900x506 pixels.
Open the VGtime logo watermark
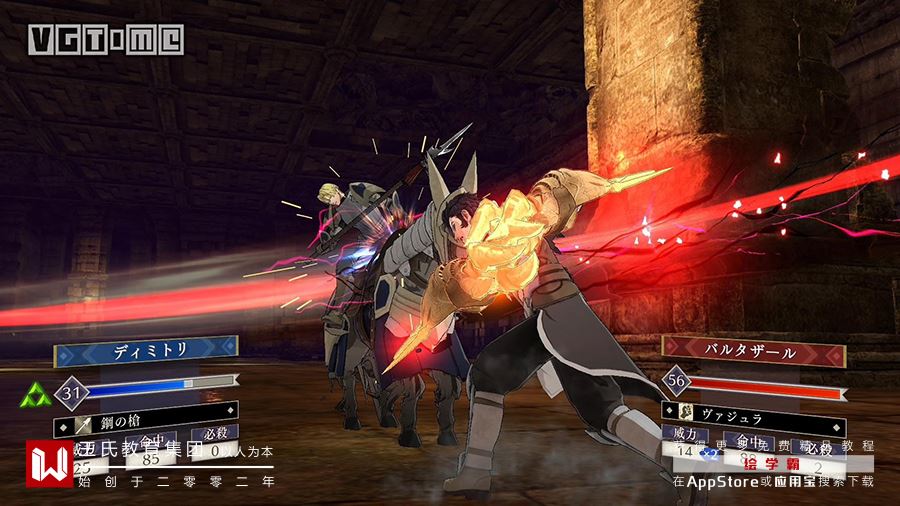coord(105,39)
